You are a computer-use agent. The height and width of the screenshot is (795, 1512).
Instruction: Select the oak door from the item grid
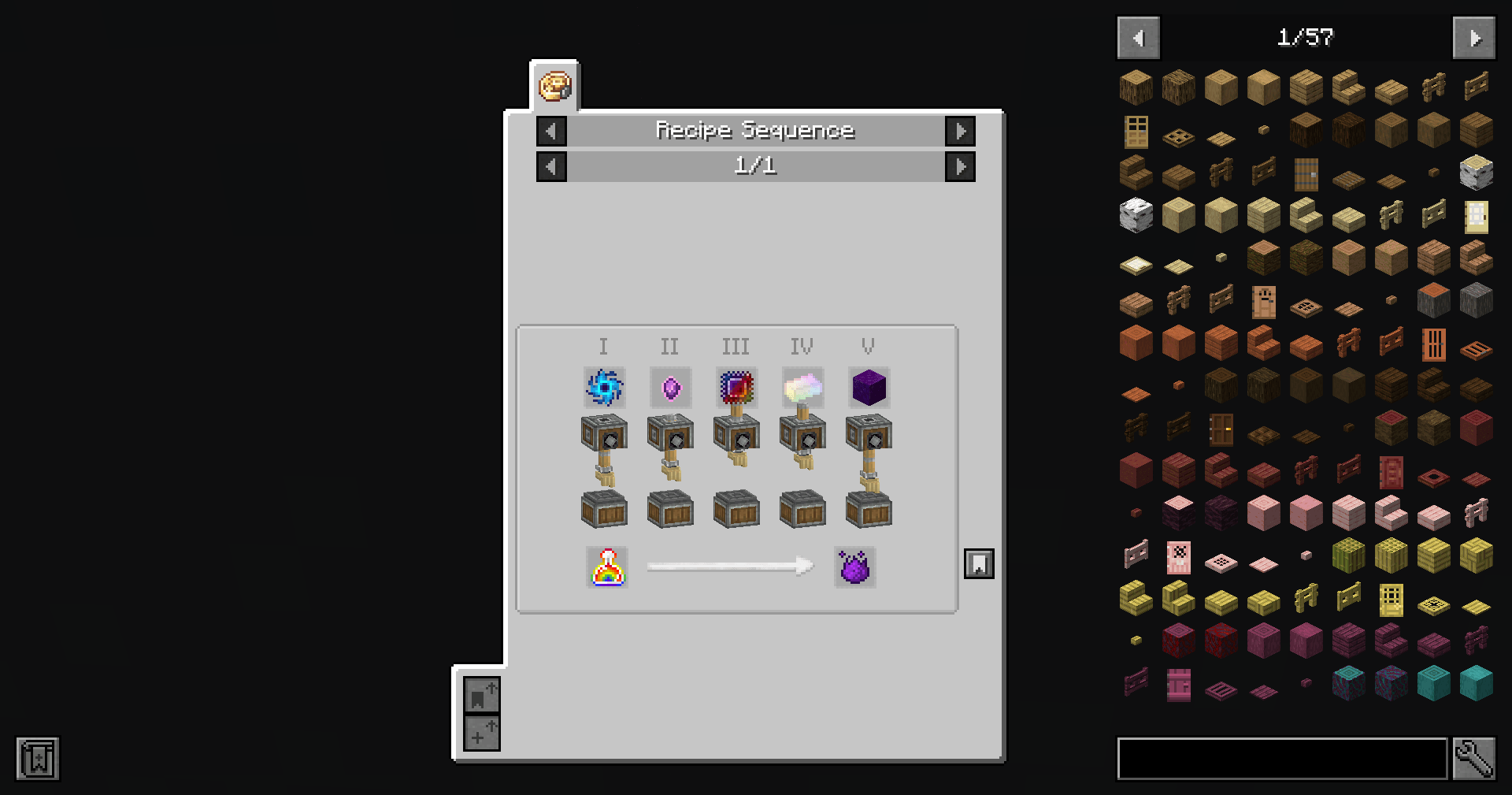click(x=1135, y=132)
